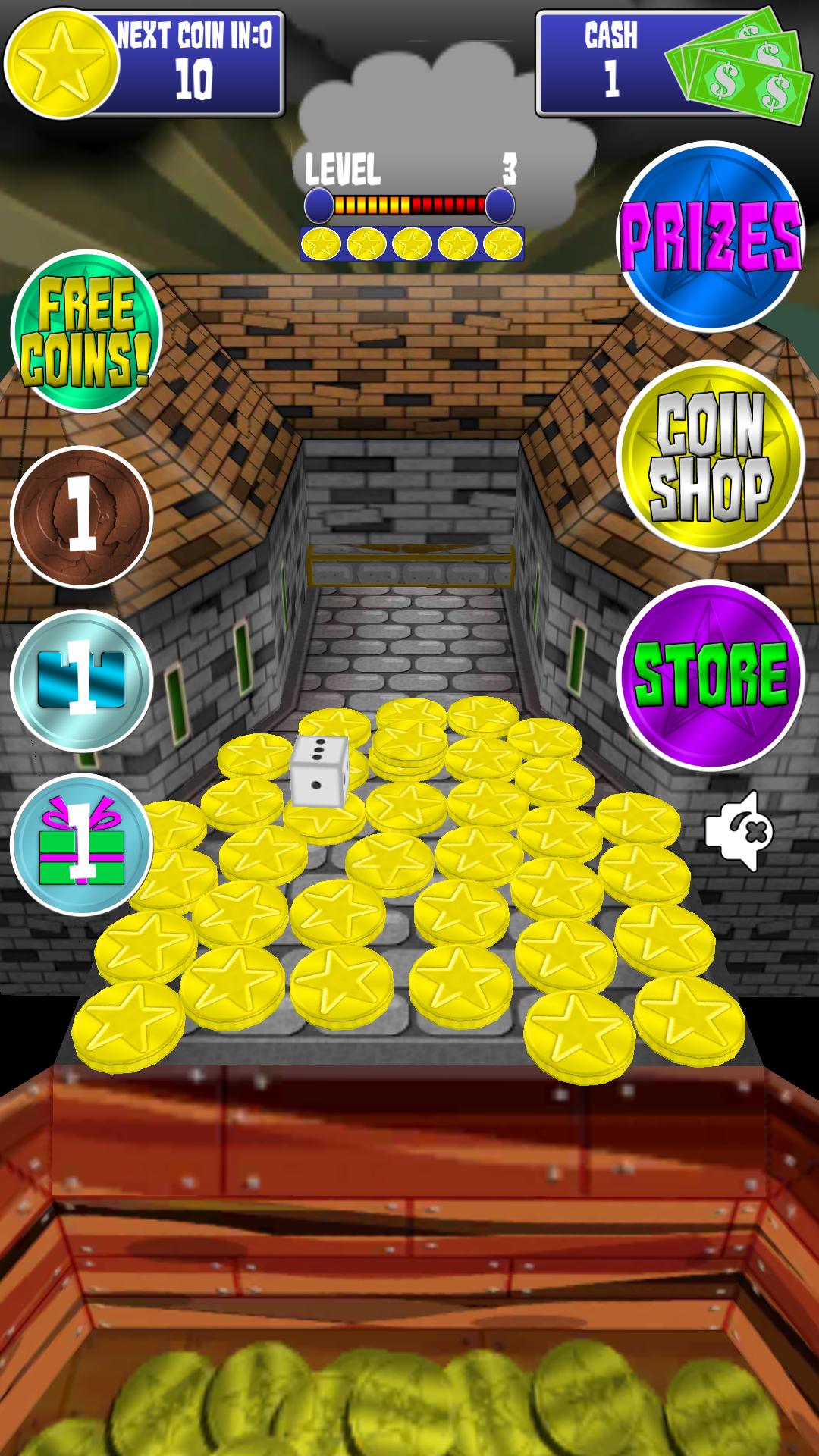Toggle the sound speaker icon
Screen dimensions: 819x1456
pyautogui.click(x=738, y=831)
